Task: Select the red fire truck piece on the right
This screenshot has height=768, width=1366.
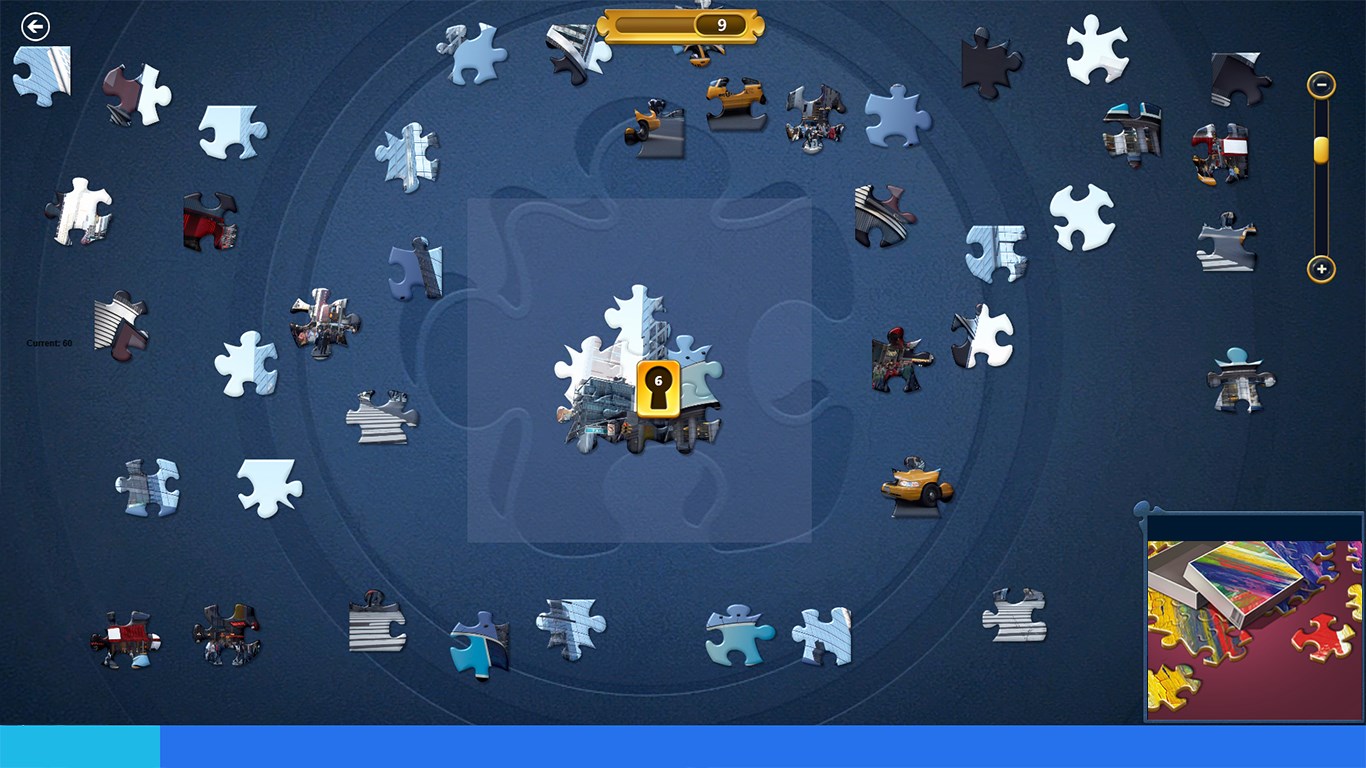Action: 1222,150
